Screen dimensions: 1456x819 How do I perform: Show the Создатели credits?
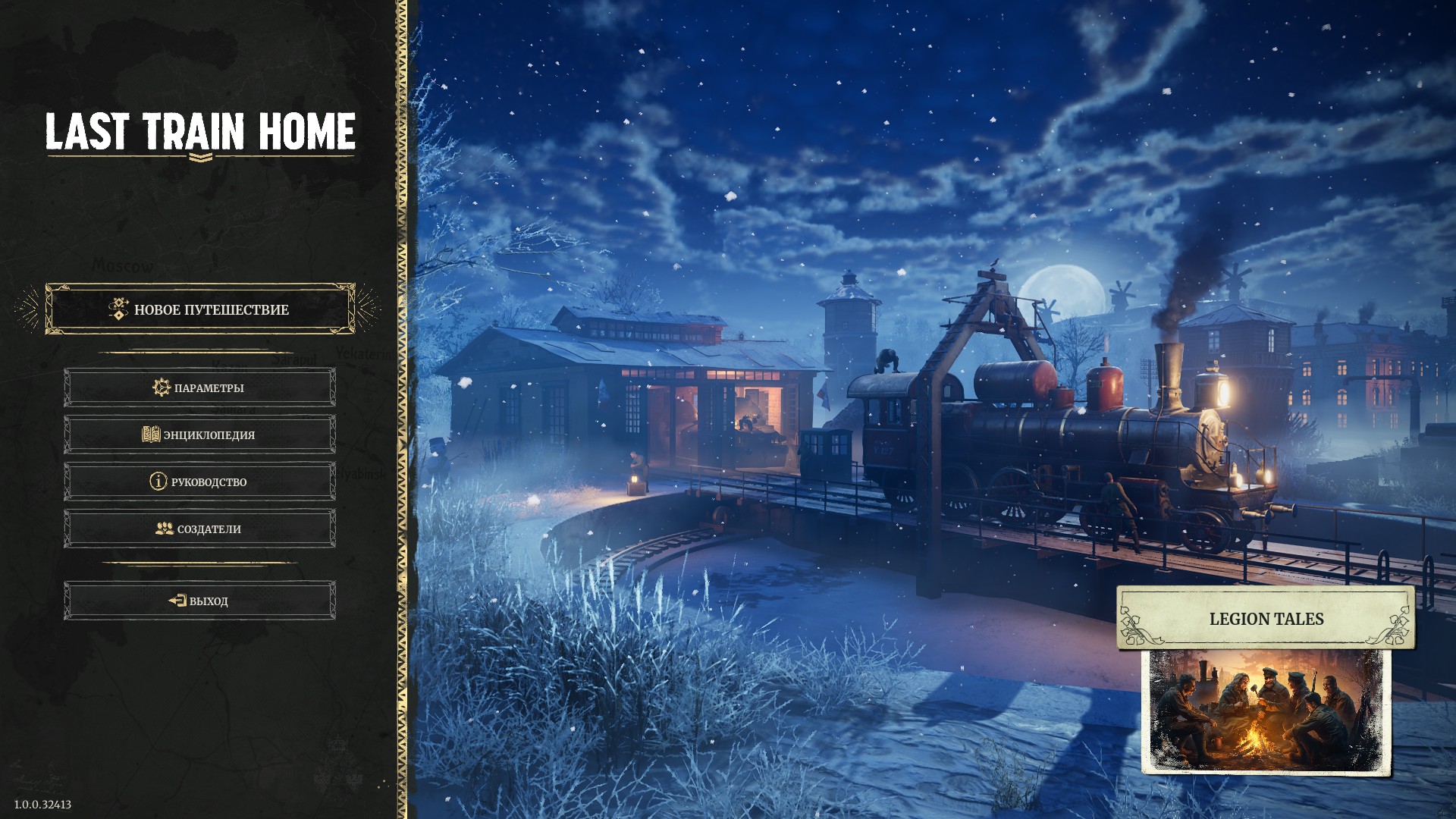[199, 529]
